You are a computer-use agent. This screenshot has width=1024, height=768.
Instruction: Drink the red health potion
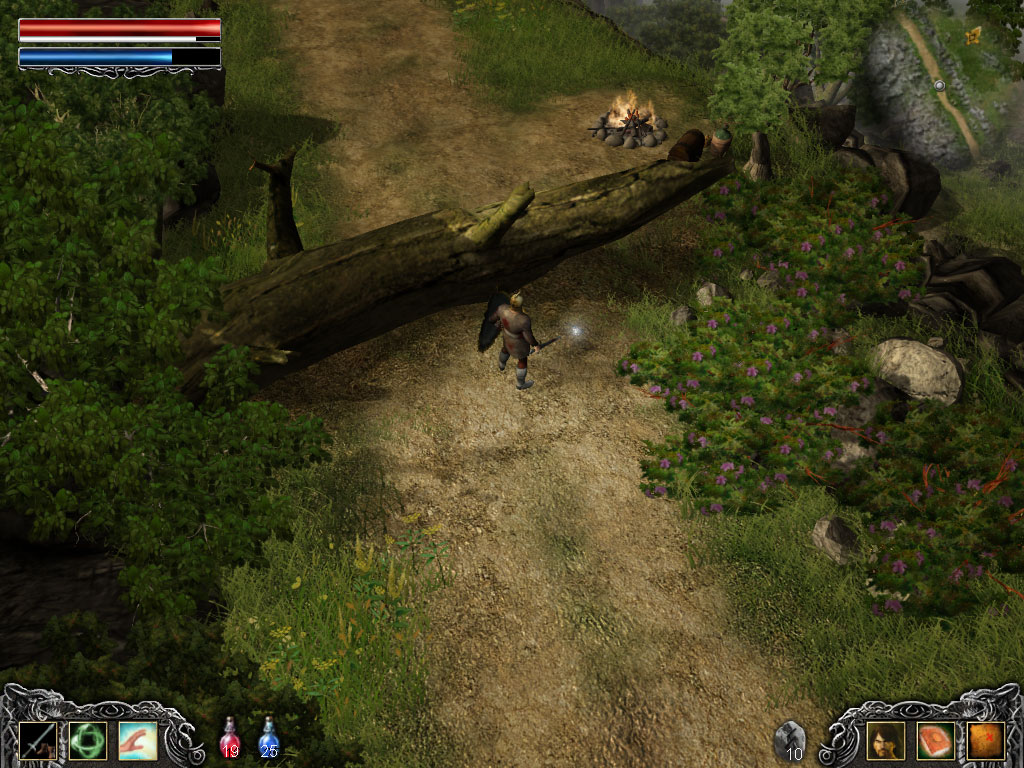tap(230, 737)
